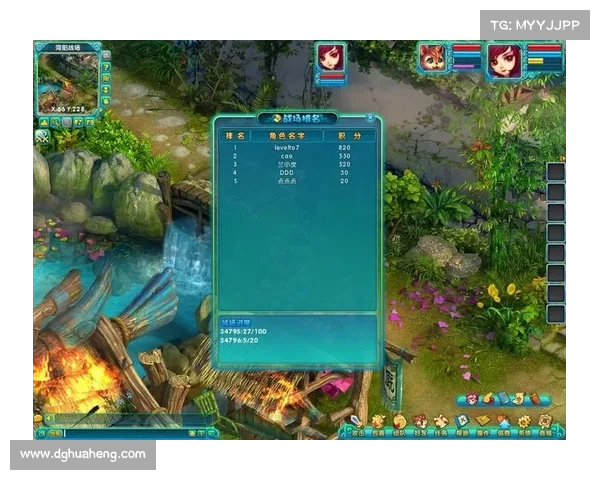This screenshot has width=600, height=480.
Task: Open the 包裹 inventory bag
Action: pos(377,424)
